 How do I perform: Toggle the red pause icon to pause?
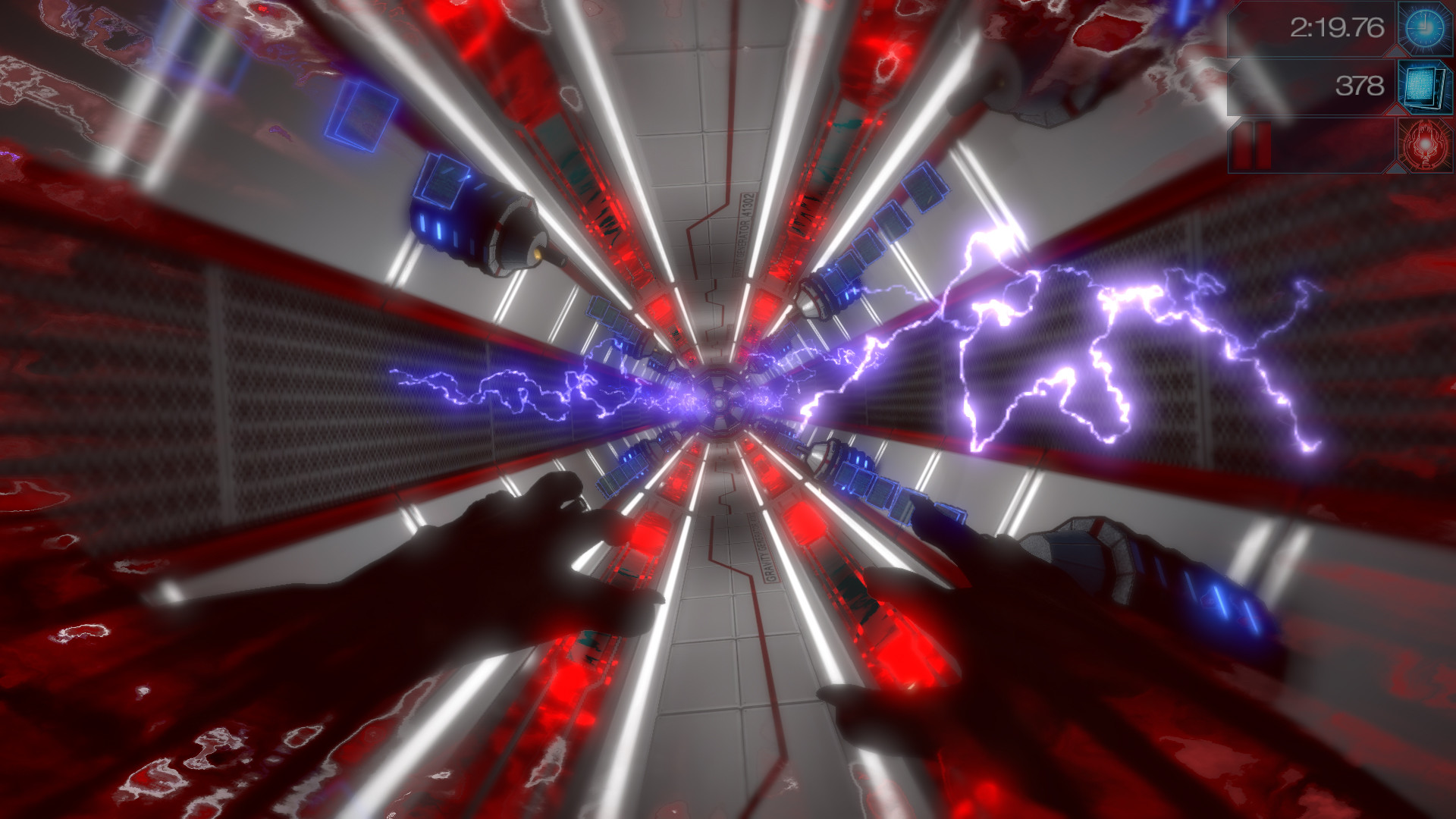click(x=1253, y=146)
